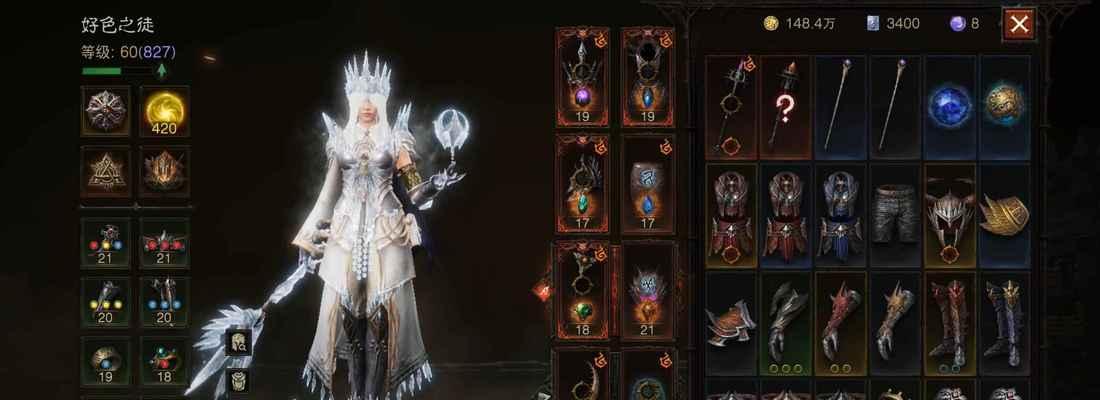Screen dimensions: 1100x400
Task: Close the inventory with the X button
Action: click(1019, 25)
